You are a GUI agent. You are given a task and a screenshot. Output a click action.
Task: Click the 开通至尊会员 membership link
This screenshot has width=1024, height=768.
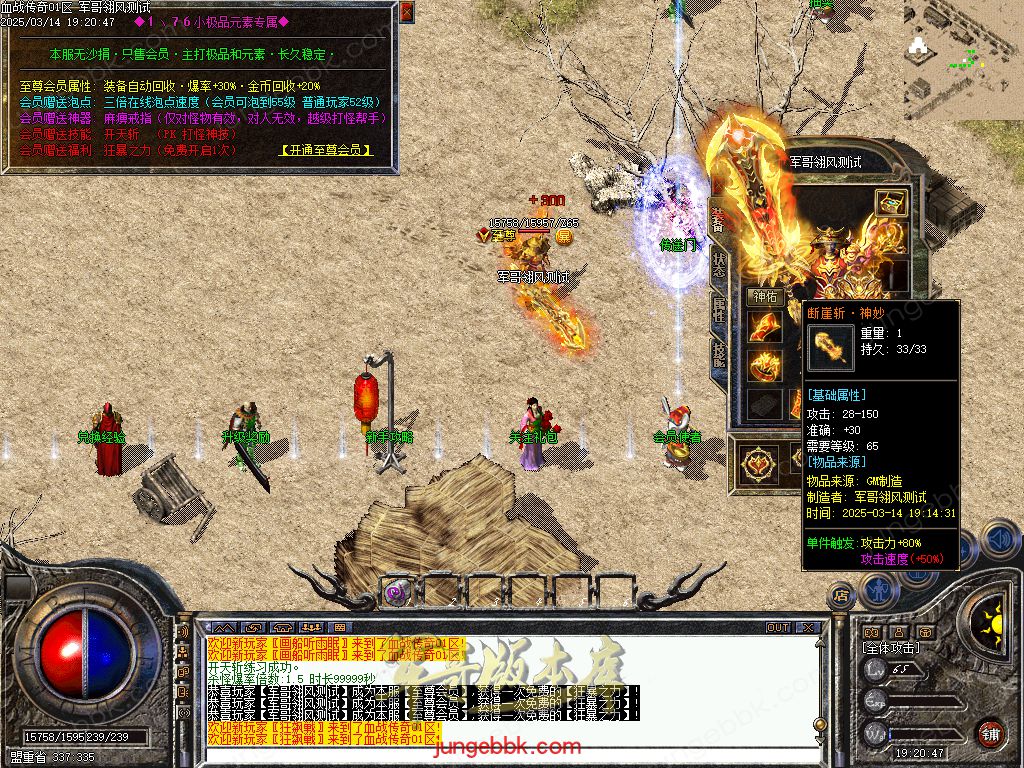327,150
